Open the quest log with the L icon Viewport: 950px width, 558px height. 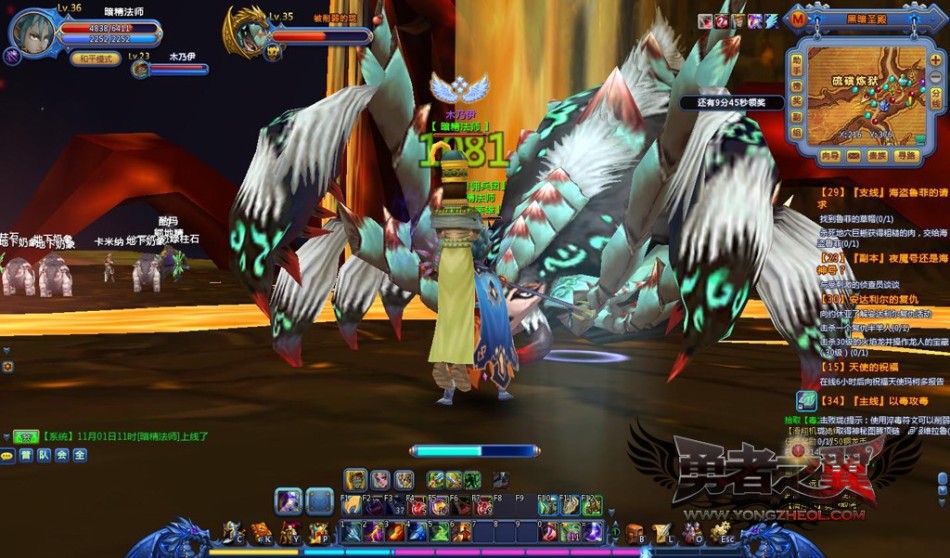662,532
